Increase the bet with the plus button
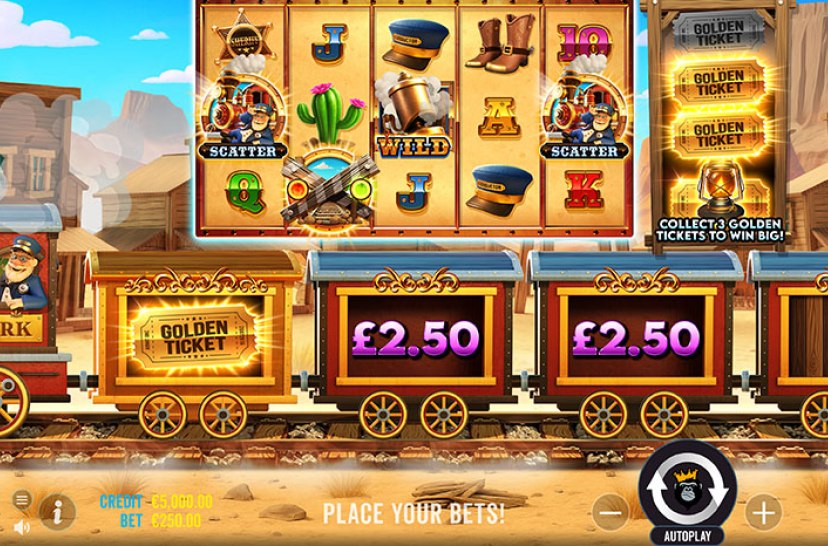This screenshot has height=546, width=828. [x=763, y=513]
